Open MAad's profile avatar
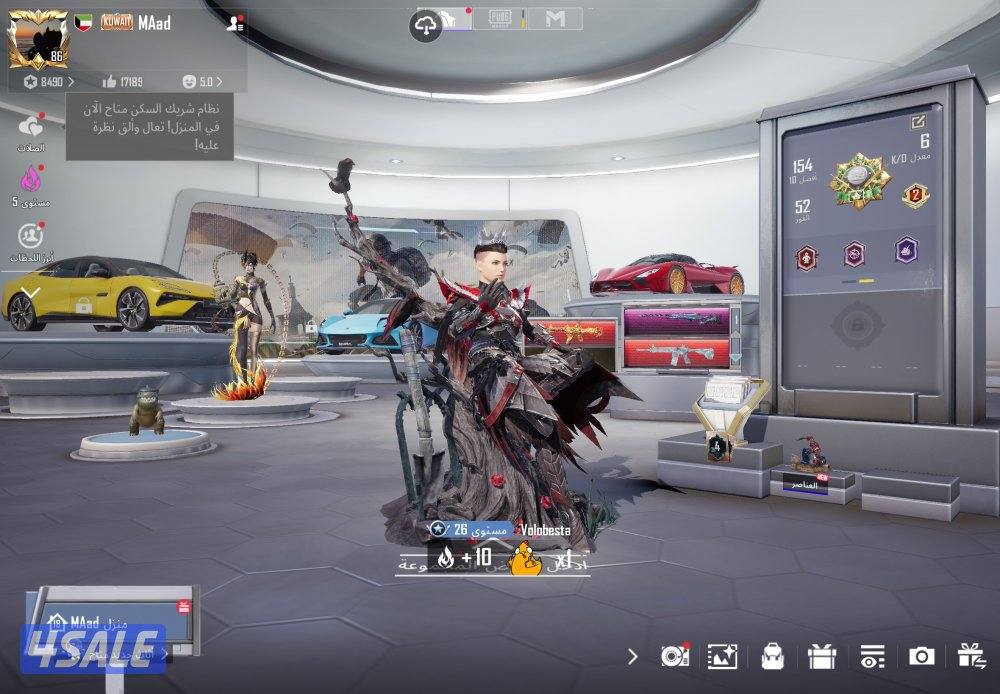Image resolution: width=1000 pixels, height=694 pixels. pos(37,39)
